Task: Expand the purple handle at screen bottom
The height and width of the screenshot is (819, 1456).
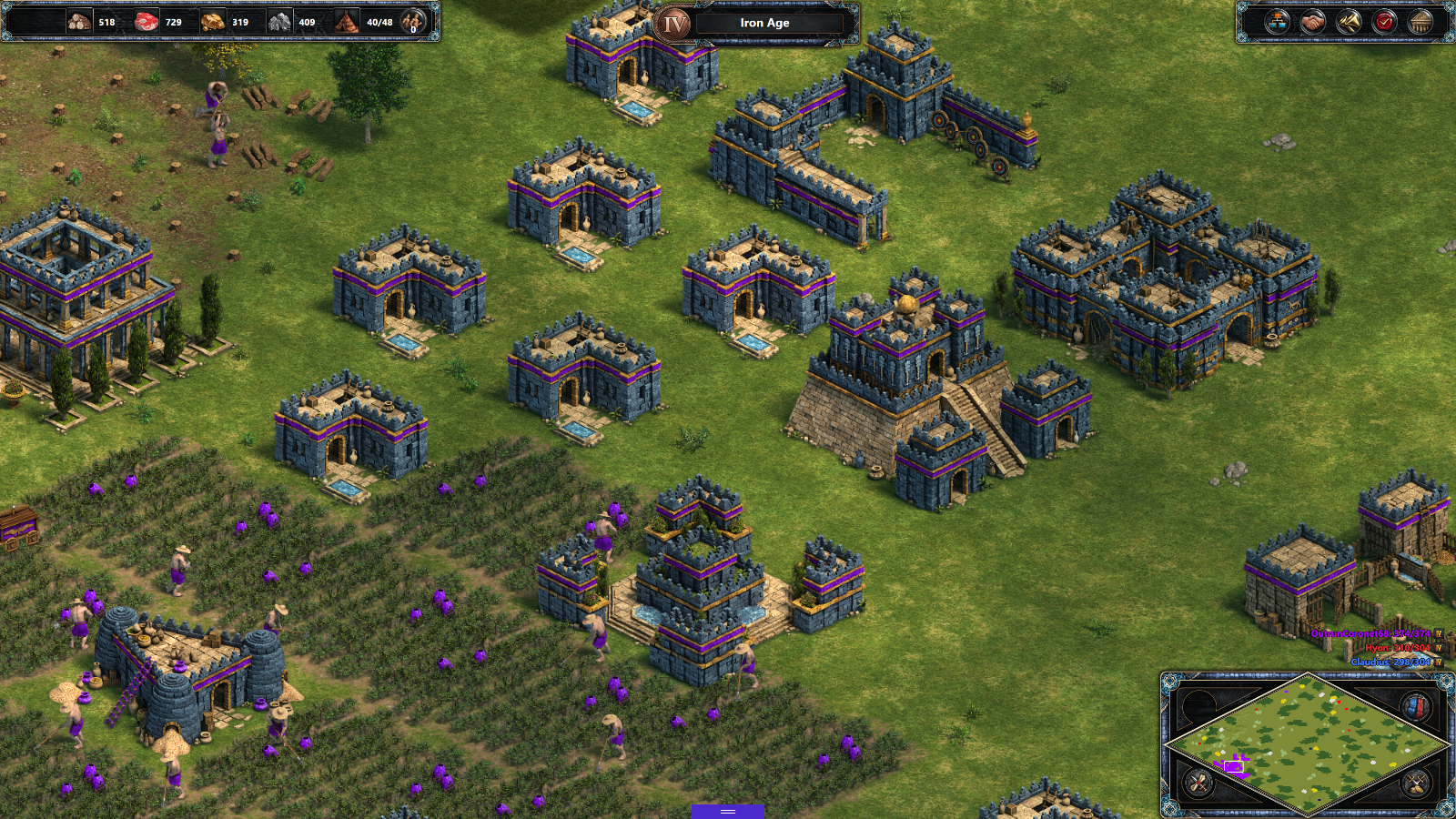Action: [727, 812]
